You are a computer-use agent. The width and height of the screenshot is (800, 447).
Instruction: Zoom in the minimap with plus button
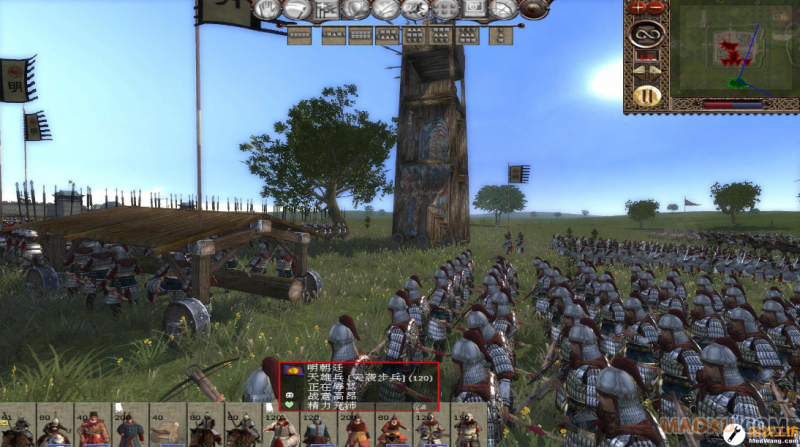(637, 6)
